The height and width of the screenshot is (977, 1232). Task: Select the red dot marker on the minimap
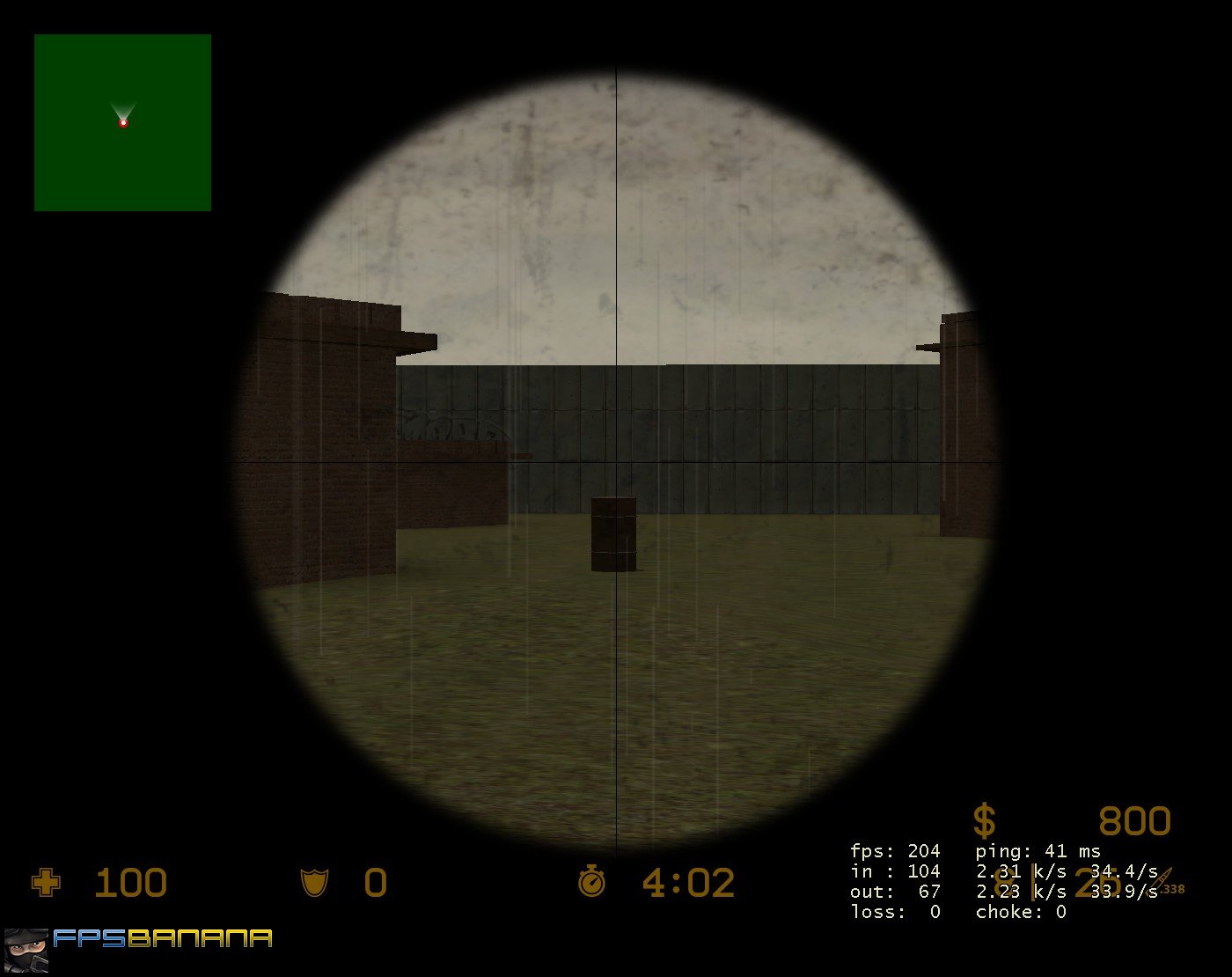(124, 124)
